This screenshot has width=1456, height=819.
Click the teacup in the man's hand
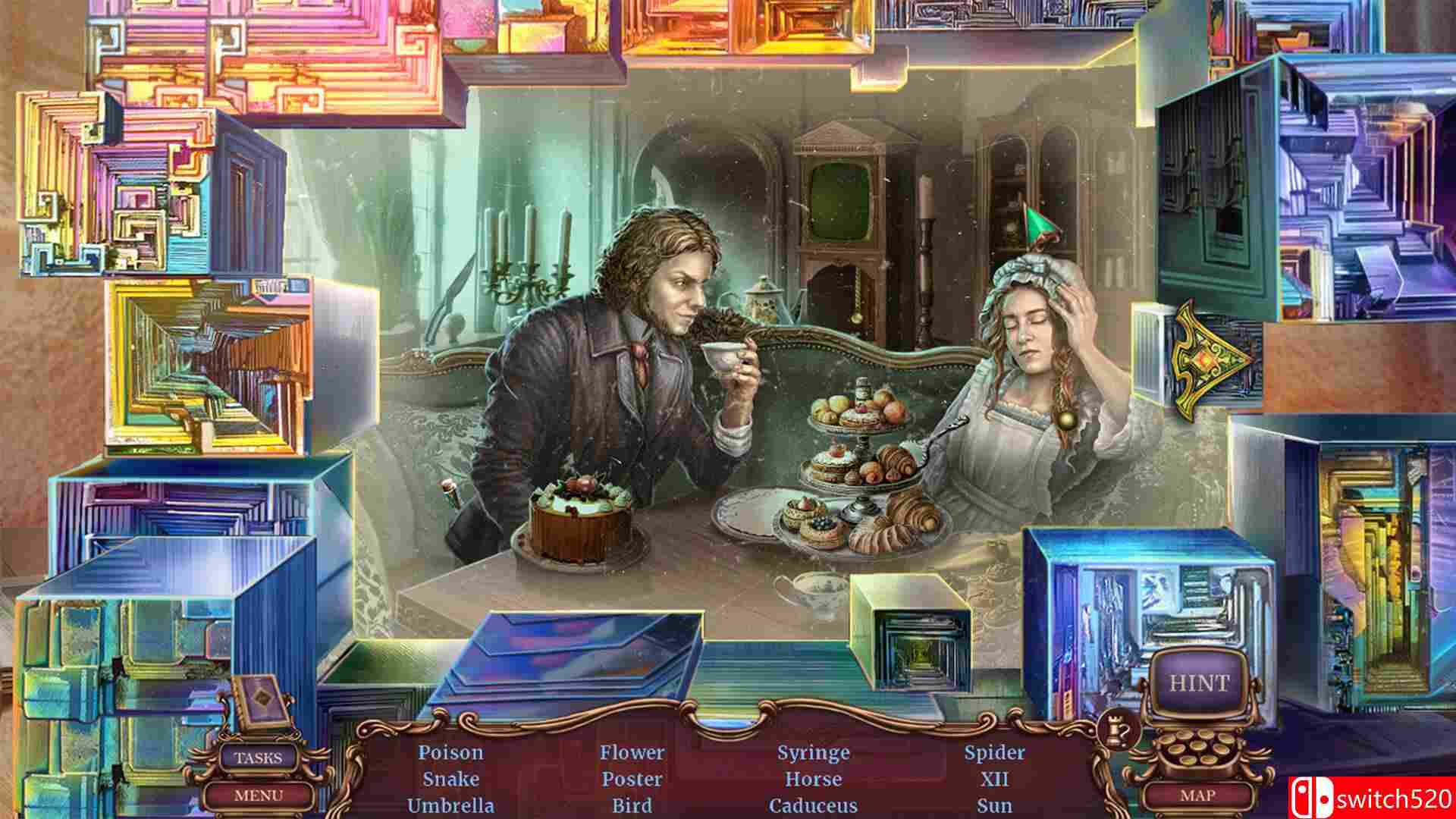pyautogui.click(x=723, y=351)
